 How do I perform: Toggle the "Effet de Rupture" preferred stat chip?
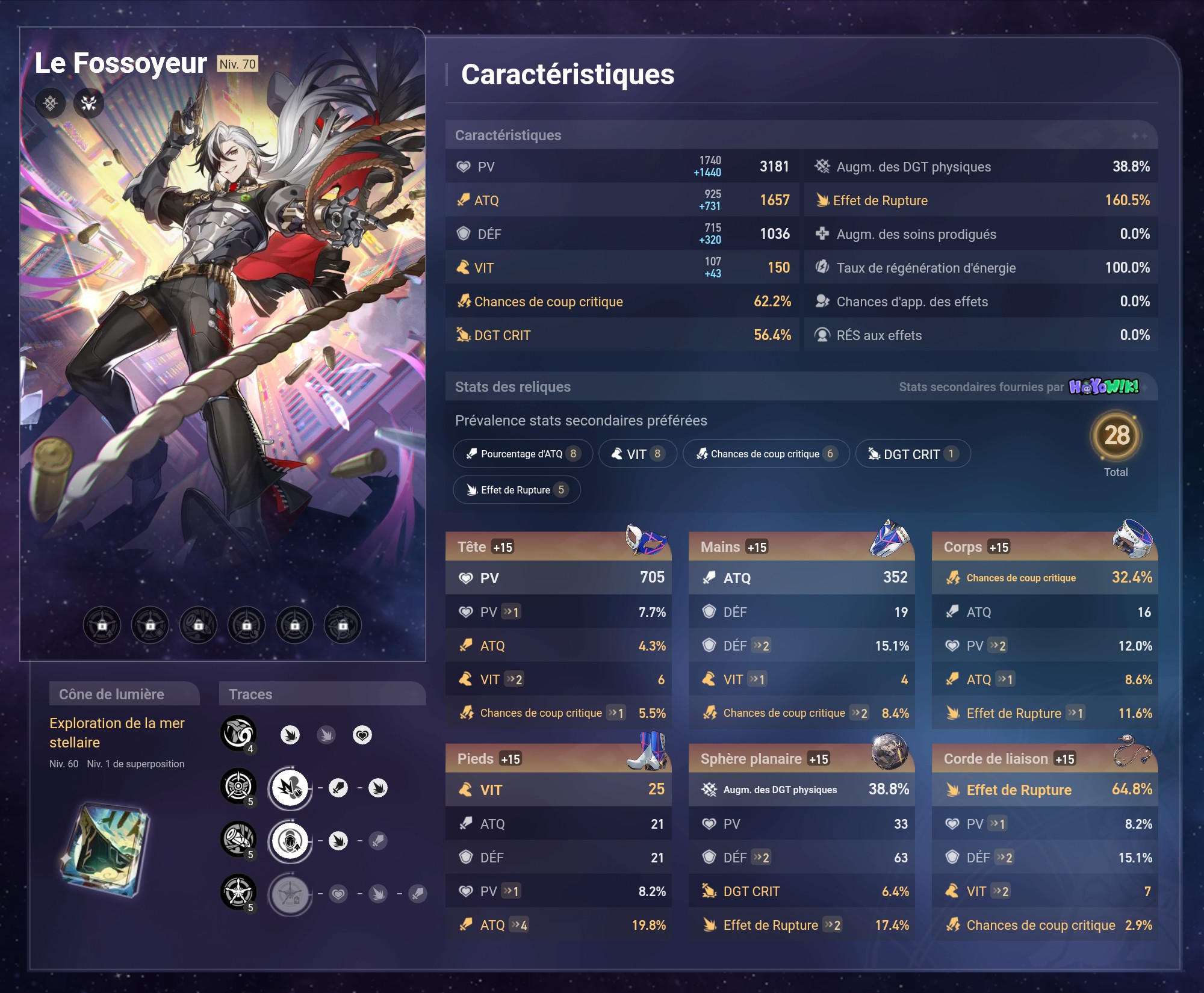[x=516, y=489]
